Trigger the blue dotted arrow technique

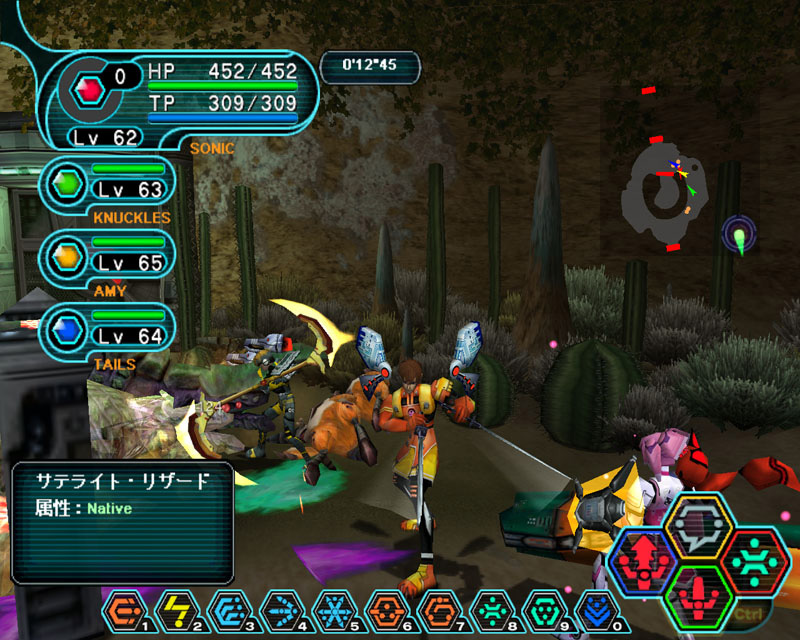click(x=280, y=609)
